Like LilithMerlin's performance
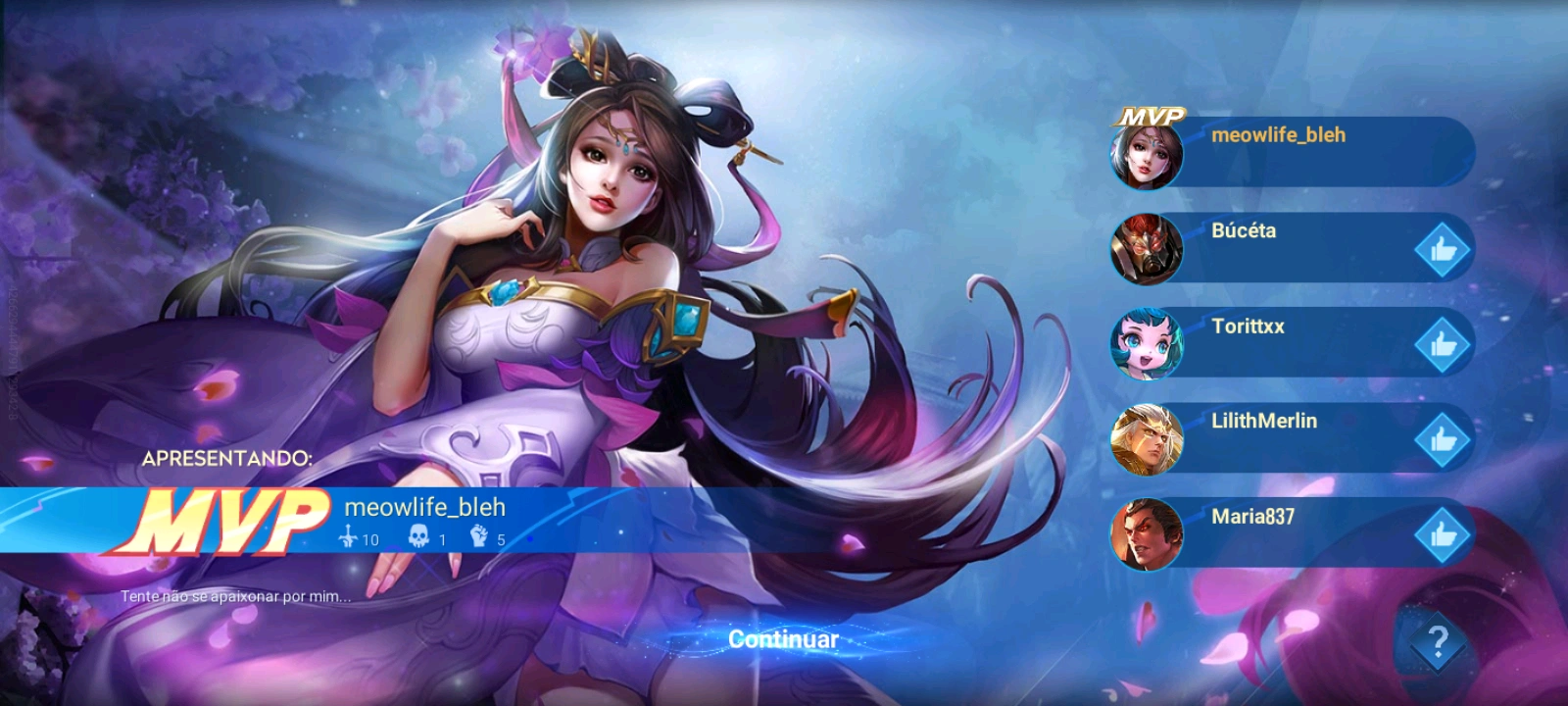The image size is (1568, 706). coord(1442,439)
